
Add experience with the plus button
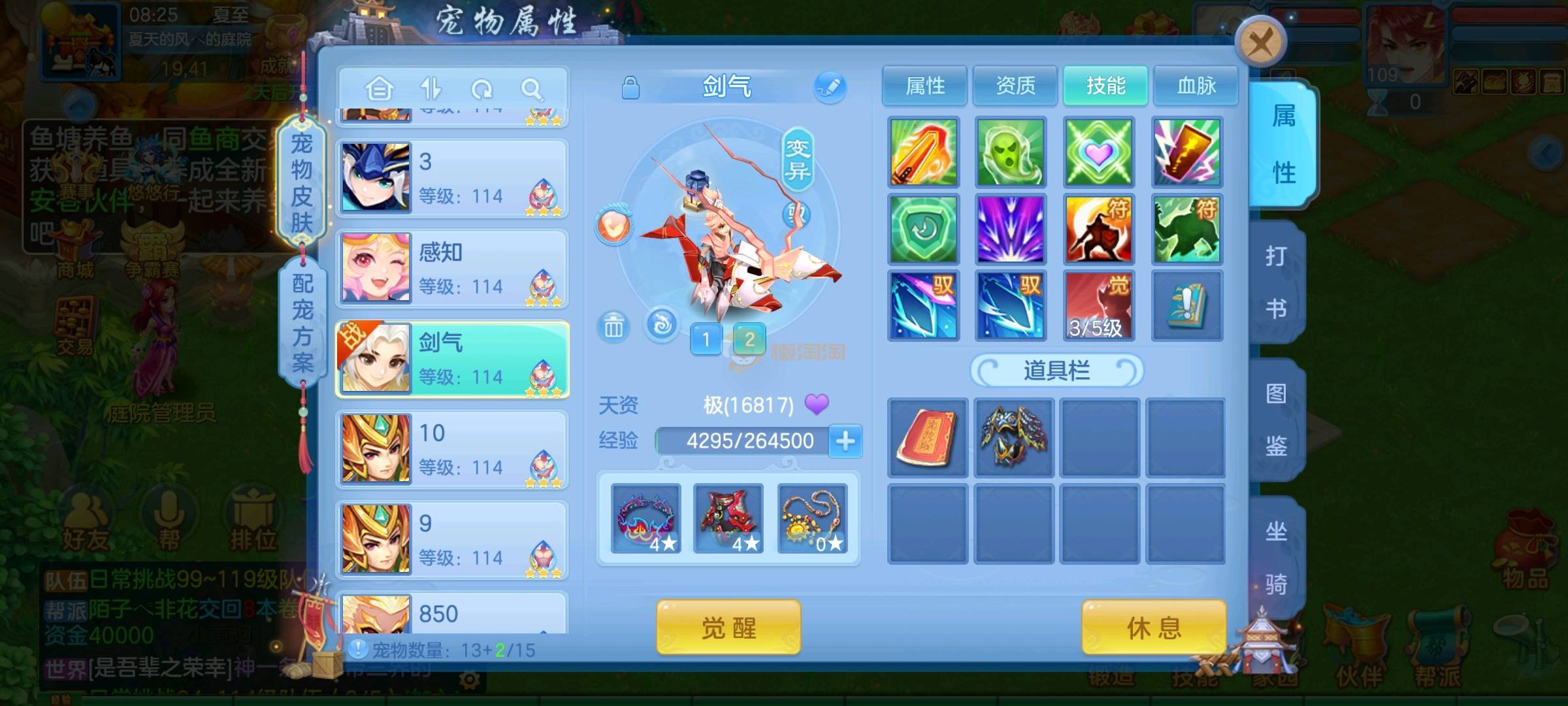845,441
